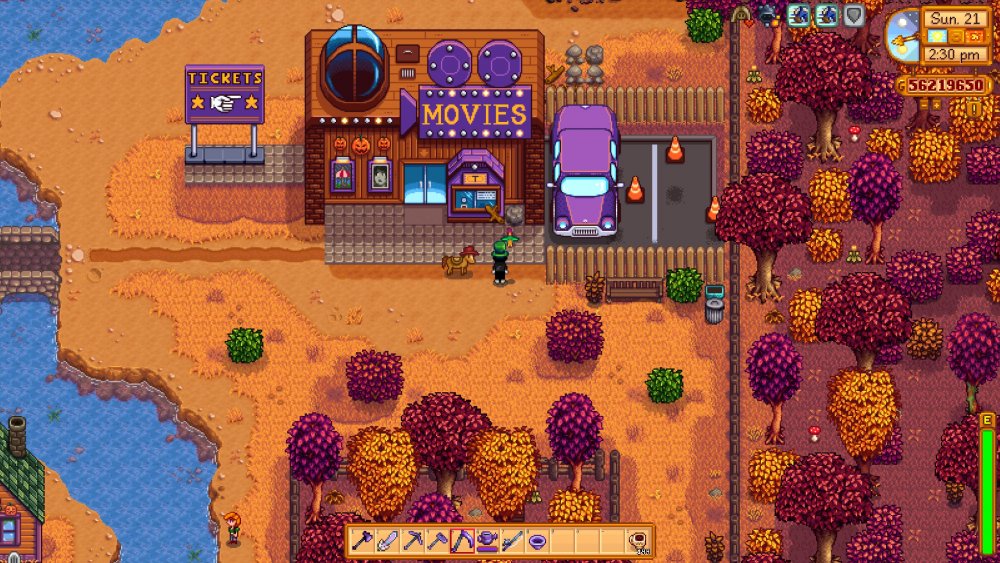Choose the pickaxe hotbar slot
The height and width of the screenshot is (563, 1000).
click(412, 541)
